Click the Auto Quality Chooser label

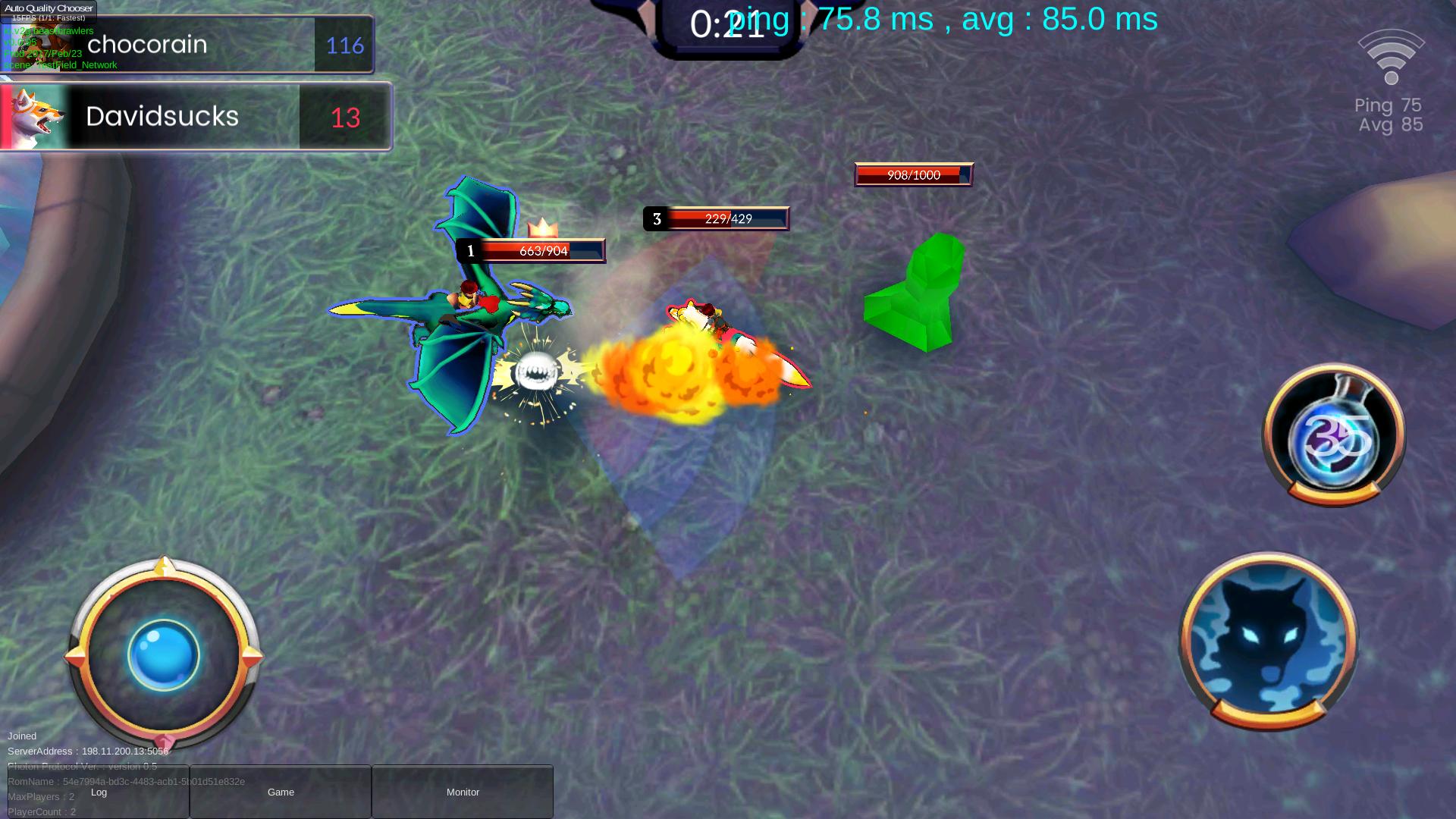pos(49,8)
